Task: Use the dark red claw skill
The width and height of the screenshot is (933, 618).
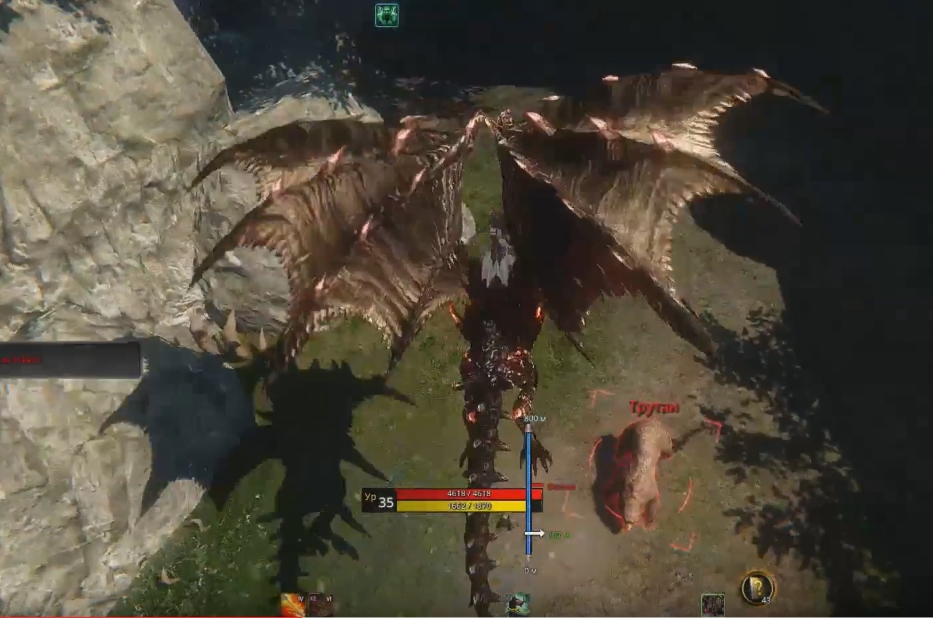Action: coord(320,605)
